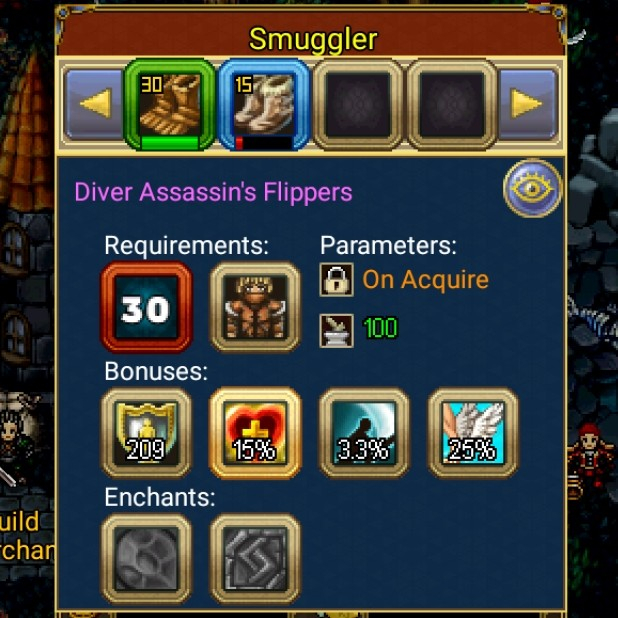Screen dimensions: 618x618
Task: Select the round rune enchant slot
Action: [146, 557]
